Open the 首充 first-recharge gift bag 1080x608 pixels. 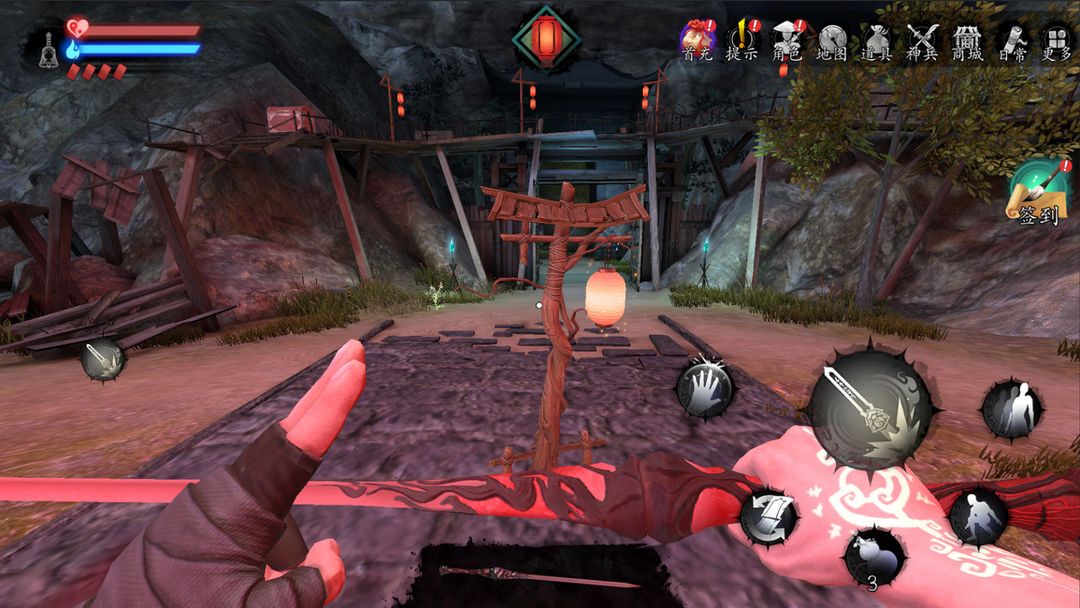pos(697,41)
